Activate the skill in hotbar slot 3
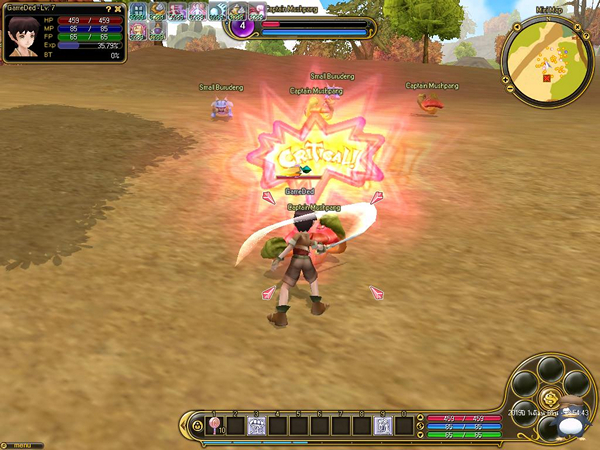600x450 pixels. click(256, 425)
